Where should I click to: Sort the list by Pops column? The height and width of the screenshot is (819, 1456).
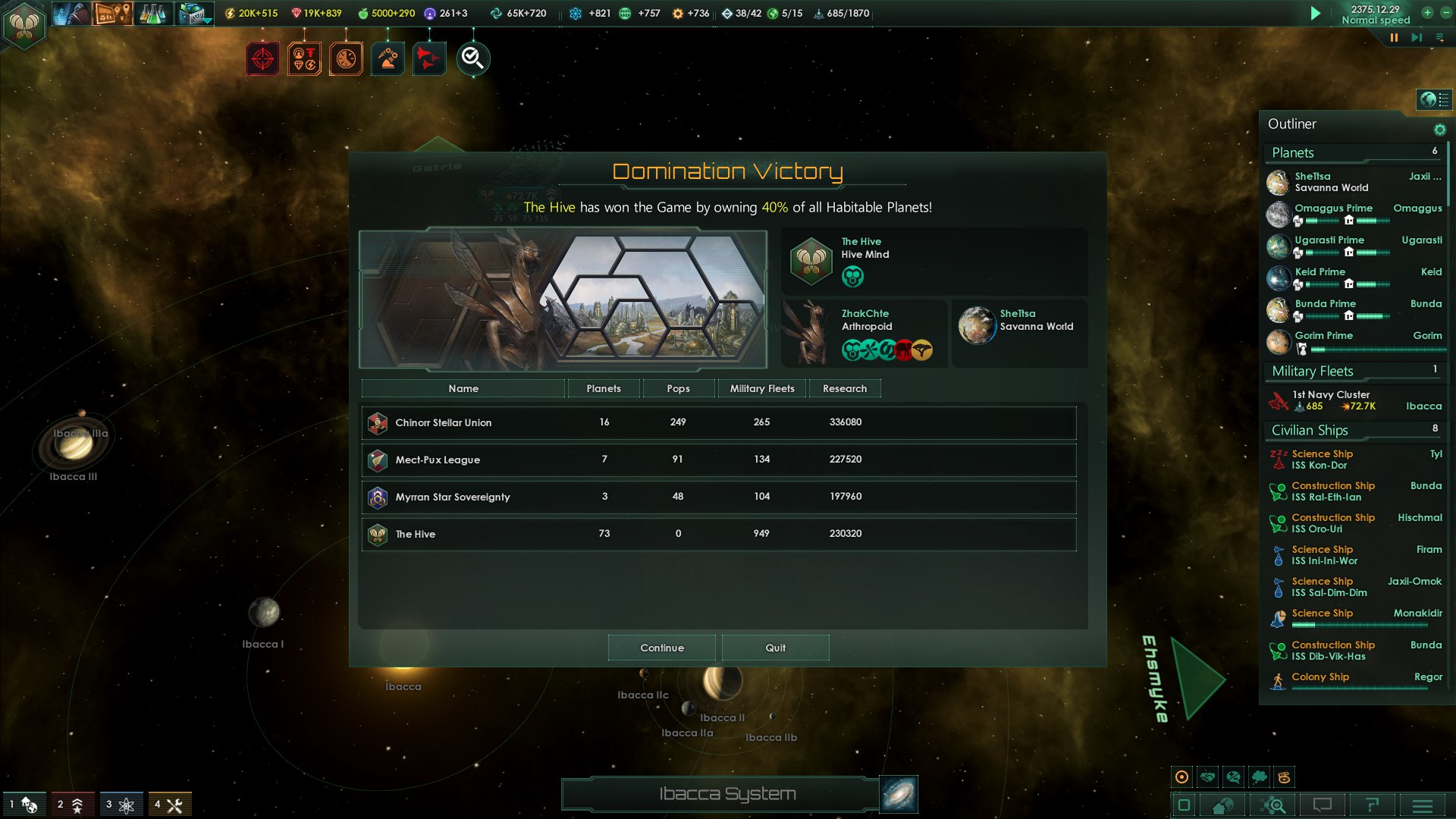tap(678, 388)
